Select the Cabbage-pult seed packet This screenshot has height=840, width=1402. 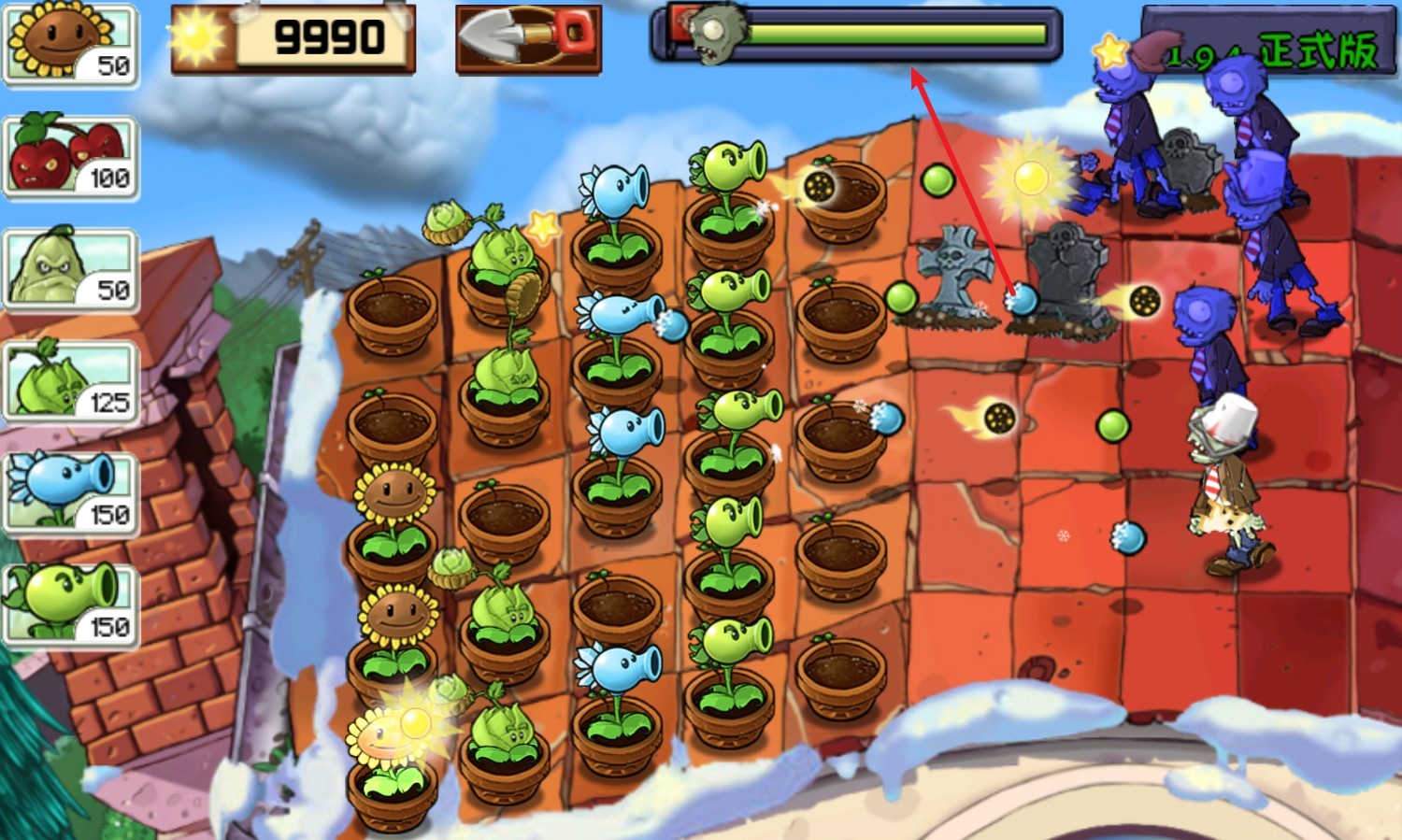tap(71, 381)
